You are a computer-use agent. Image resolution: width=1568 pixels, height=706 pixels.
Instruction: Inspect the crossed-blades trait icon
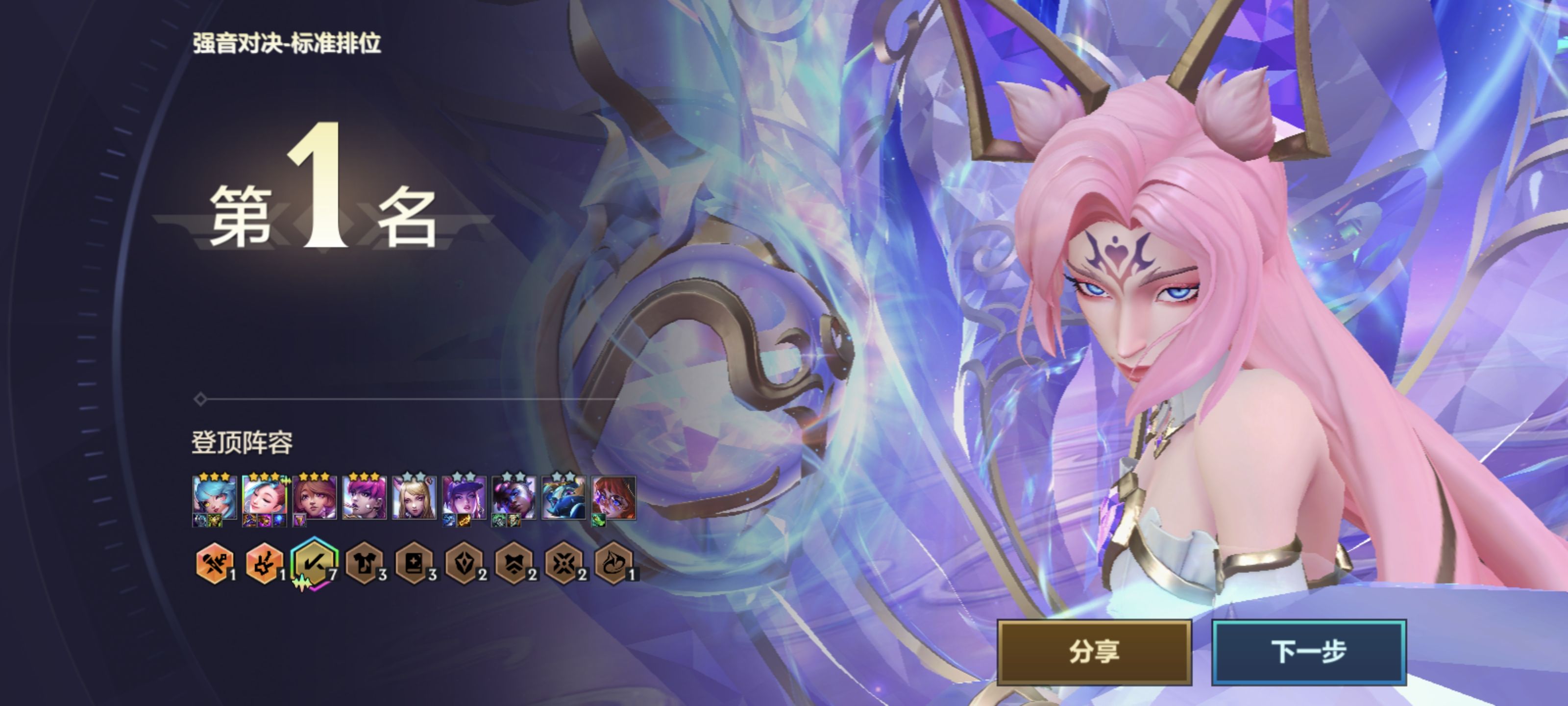[563, 563]
